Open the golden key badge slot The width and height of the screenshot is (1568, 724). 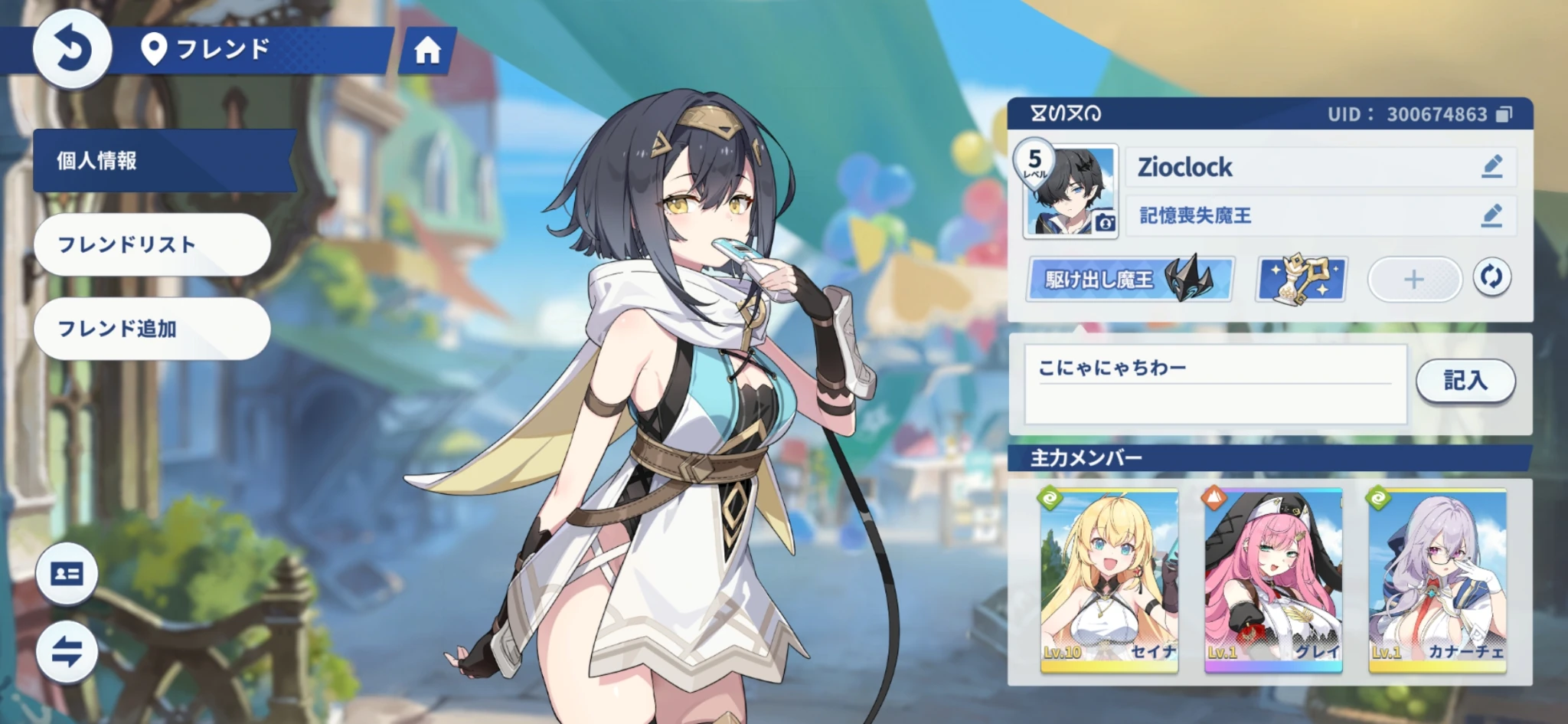[1302, 279]
